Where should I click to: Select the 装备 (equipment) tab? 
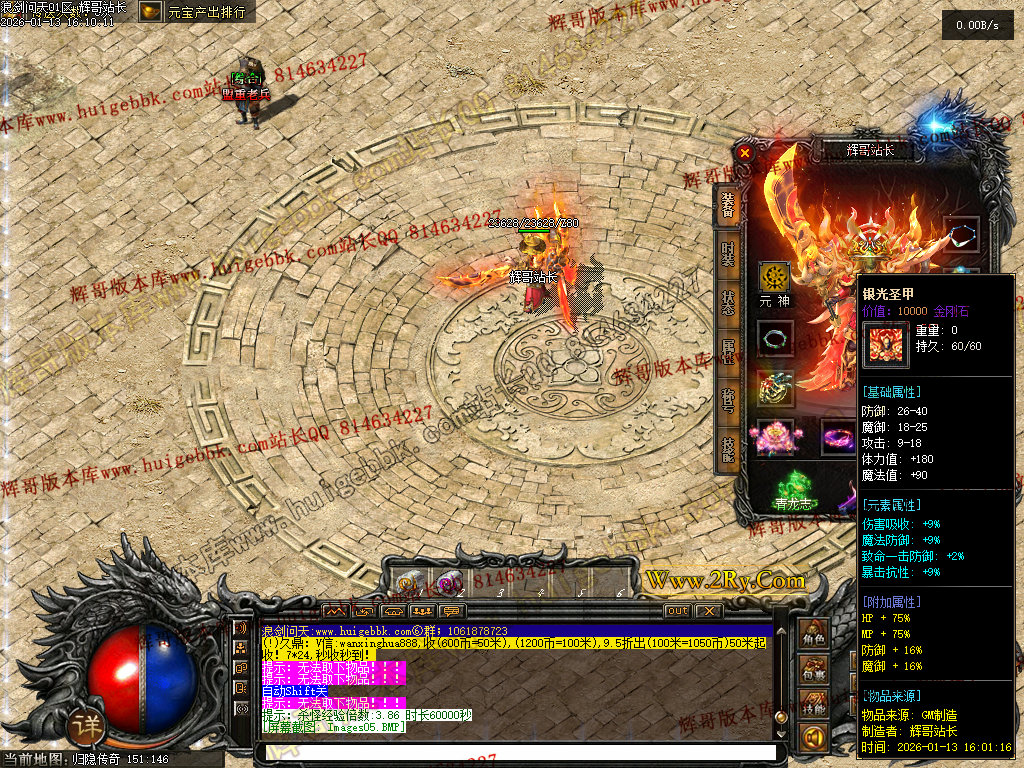(728, 206)
